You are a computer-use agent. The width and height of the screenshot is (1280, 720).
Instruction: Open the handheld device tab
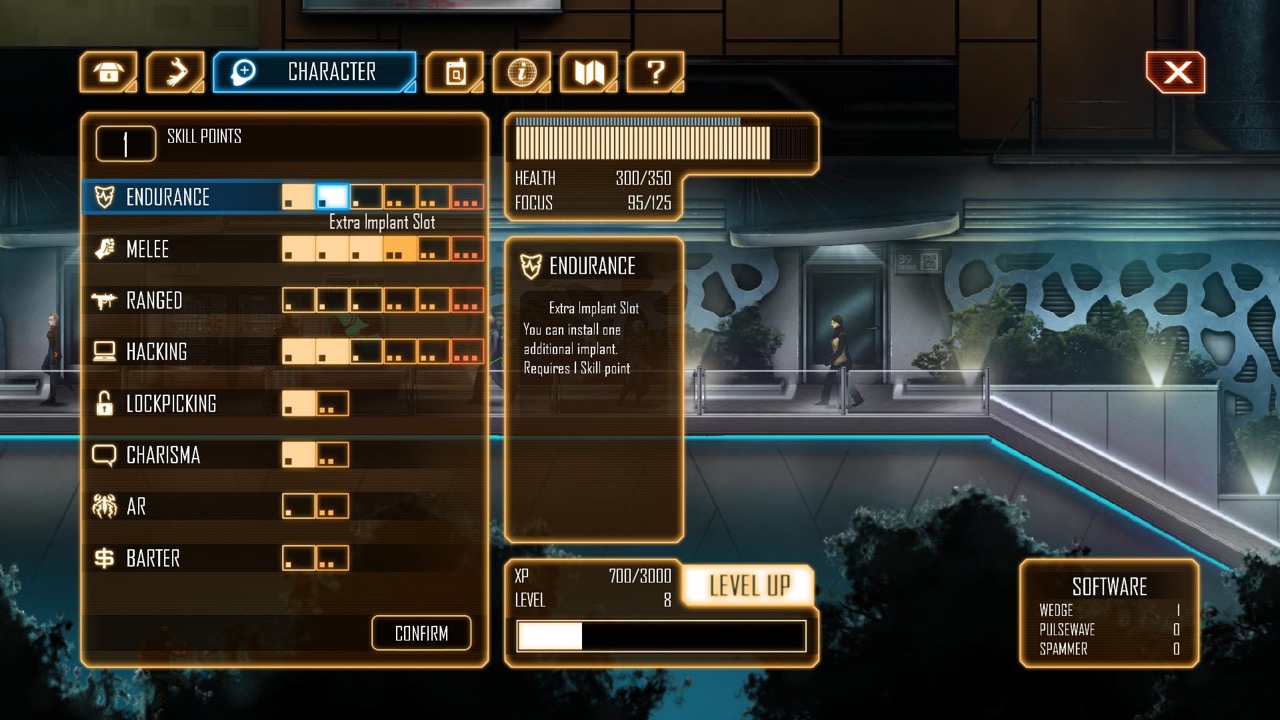(454, 72)
